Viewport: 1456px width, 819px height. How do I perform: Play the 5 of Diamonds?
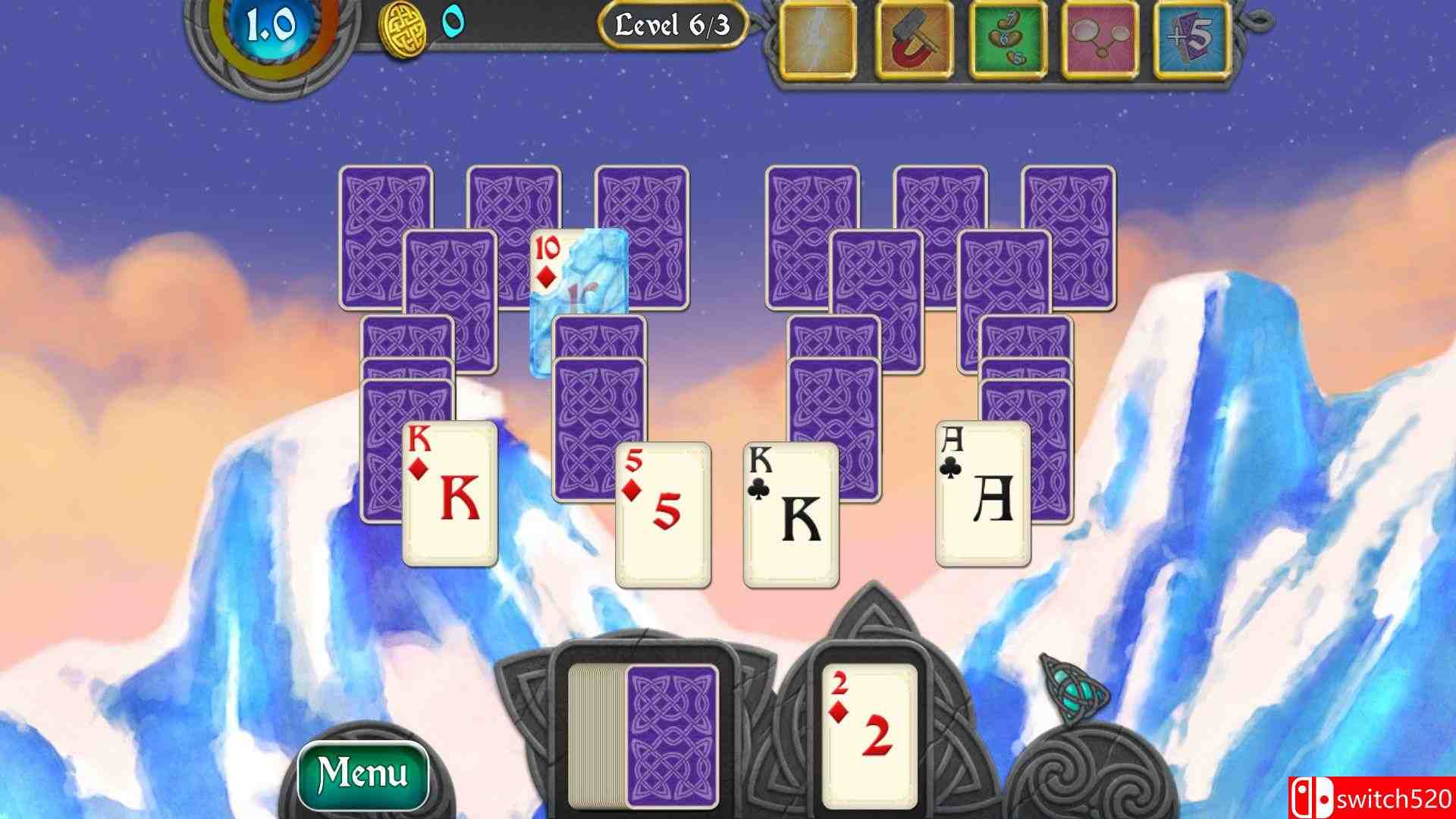point(661,516)
